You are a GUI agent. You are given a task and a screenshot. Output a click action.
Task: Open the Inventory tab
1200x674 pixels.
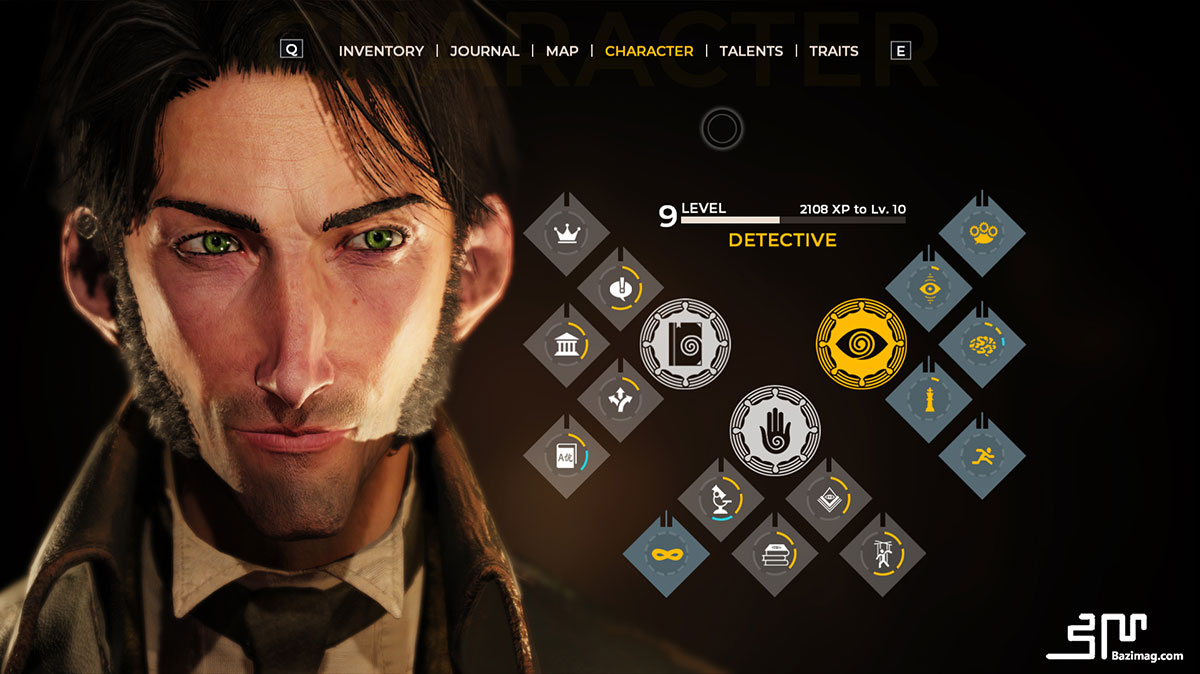[x=381, y=51]
